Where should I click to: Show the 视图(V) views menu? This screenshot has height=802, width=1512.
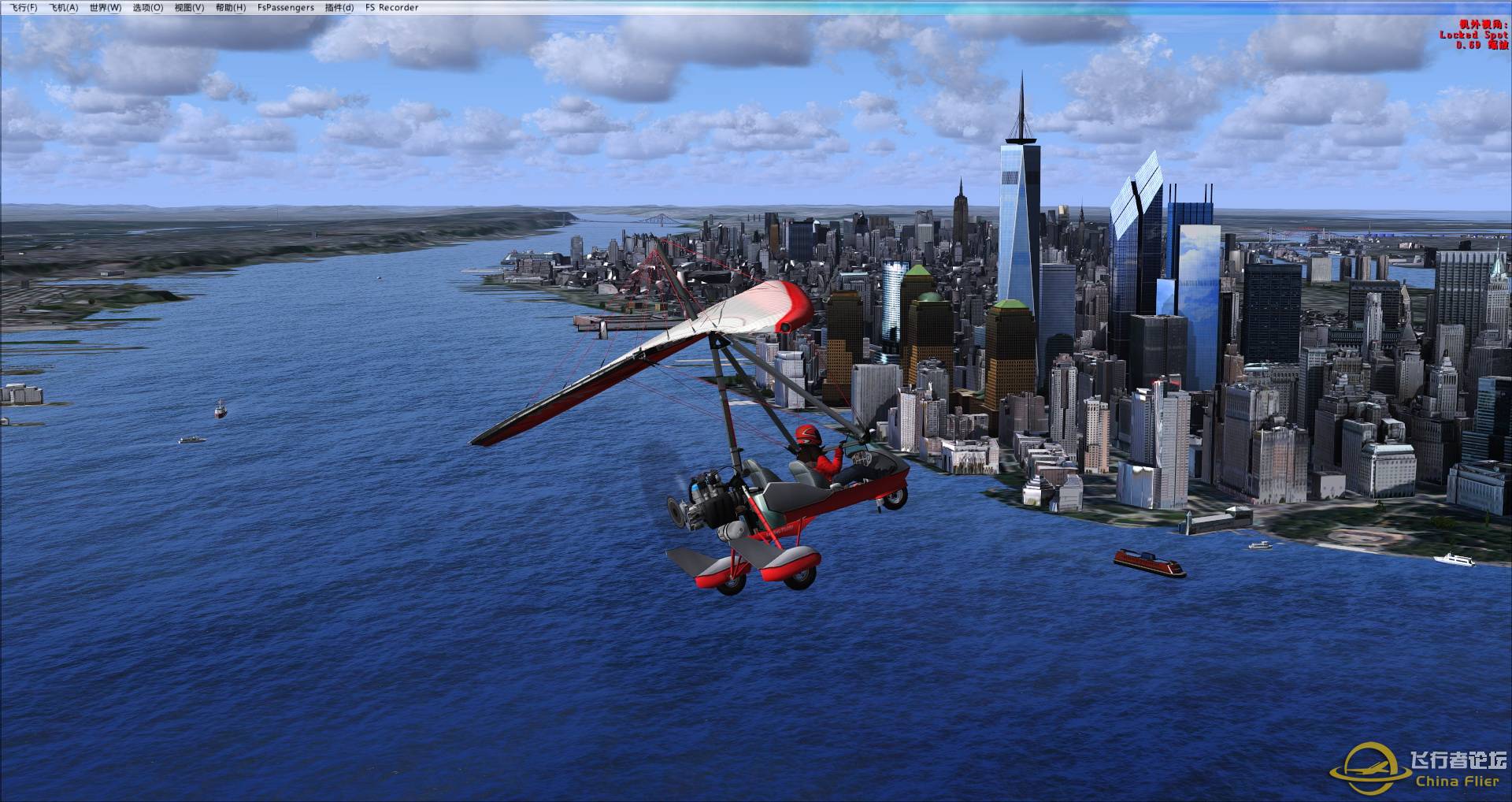click(x=189, y=8)
